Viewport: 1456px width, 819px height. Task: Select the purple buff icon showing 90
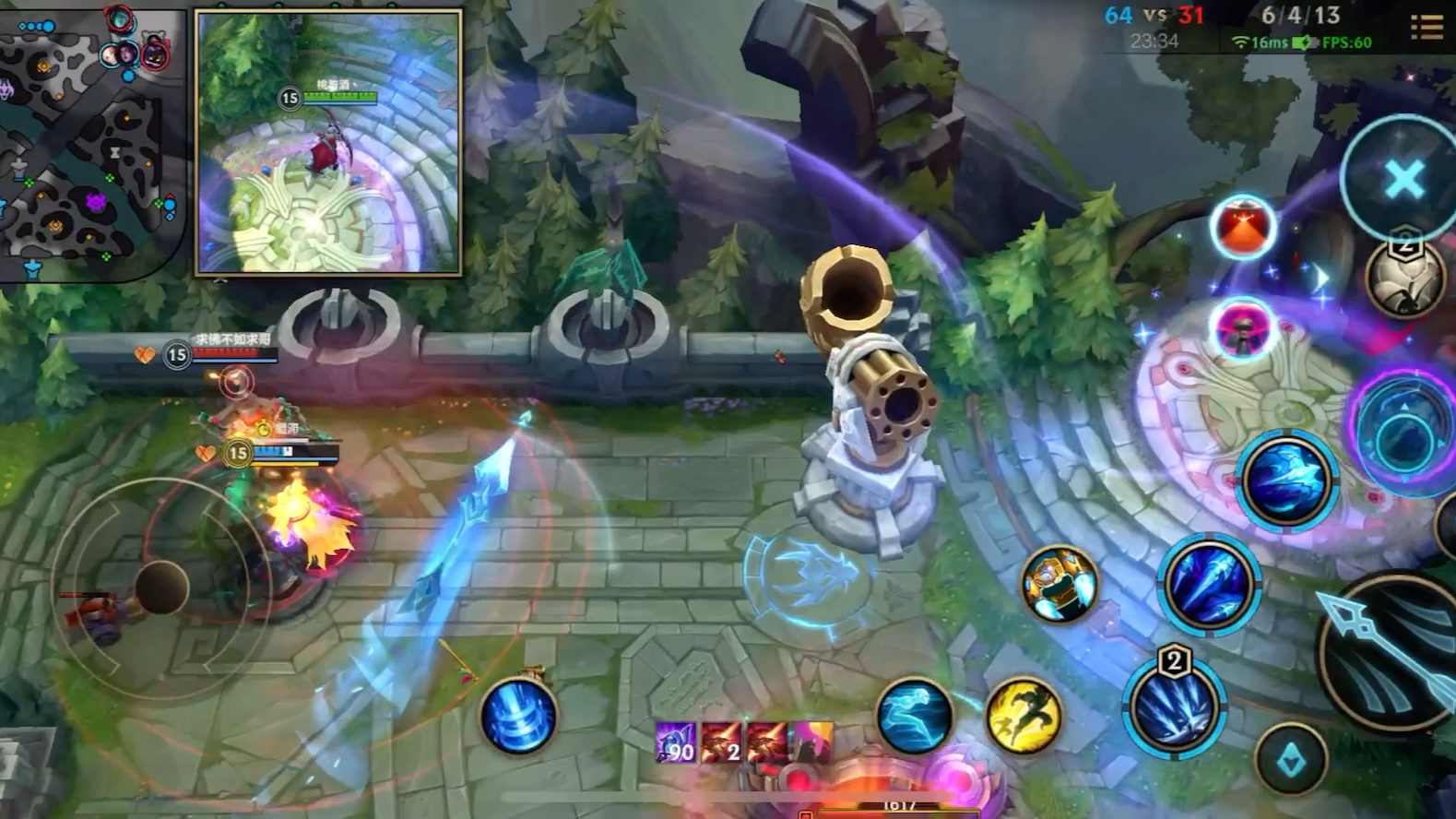676,742
